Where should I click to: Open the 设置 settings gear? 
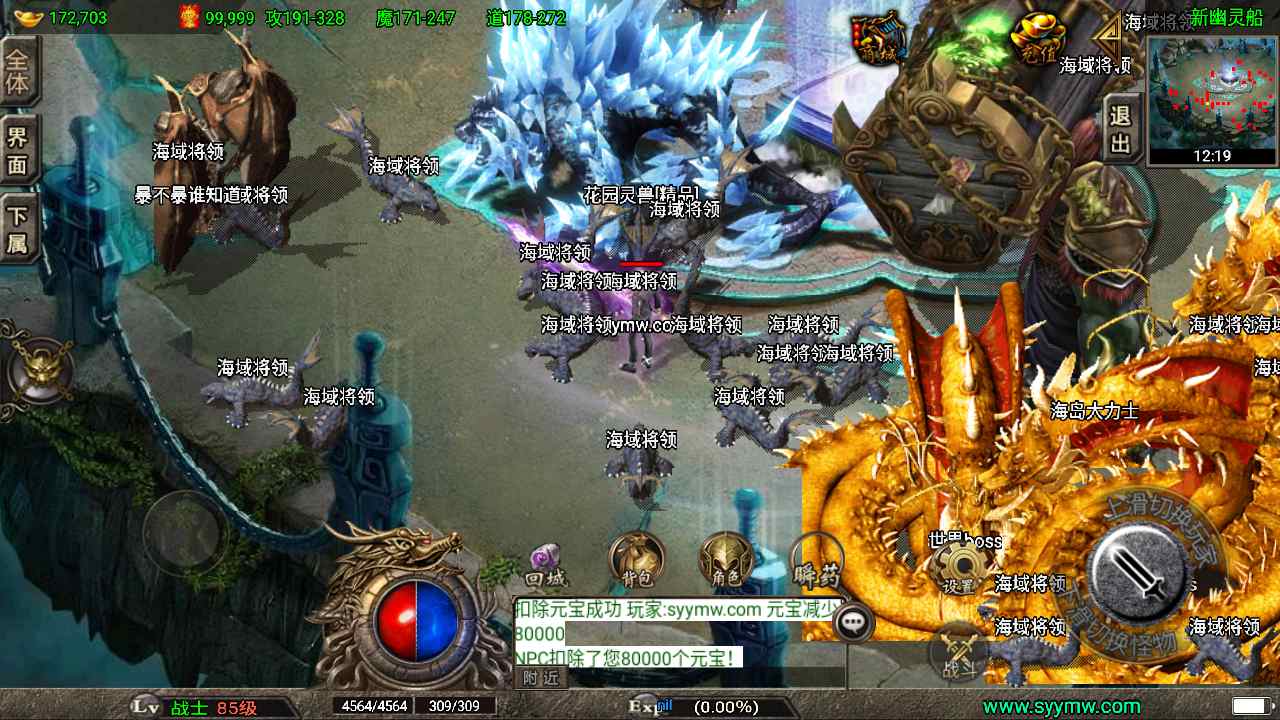click(959, 570)
